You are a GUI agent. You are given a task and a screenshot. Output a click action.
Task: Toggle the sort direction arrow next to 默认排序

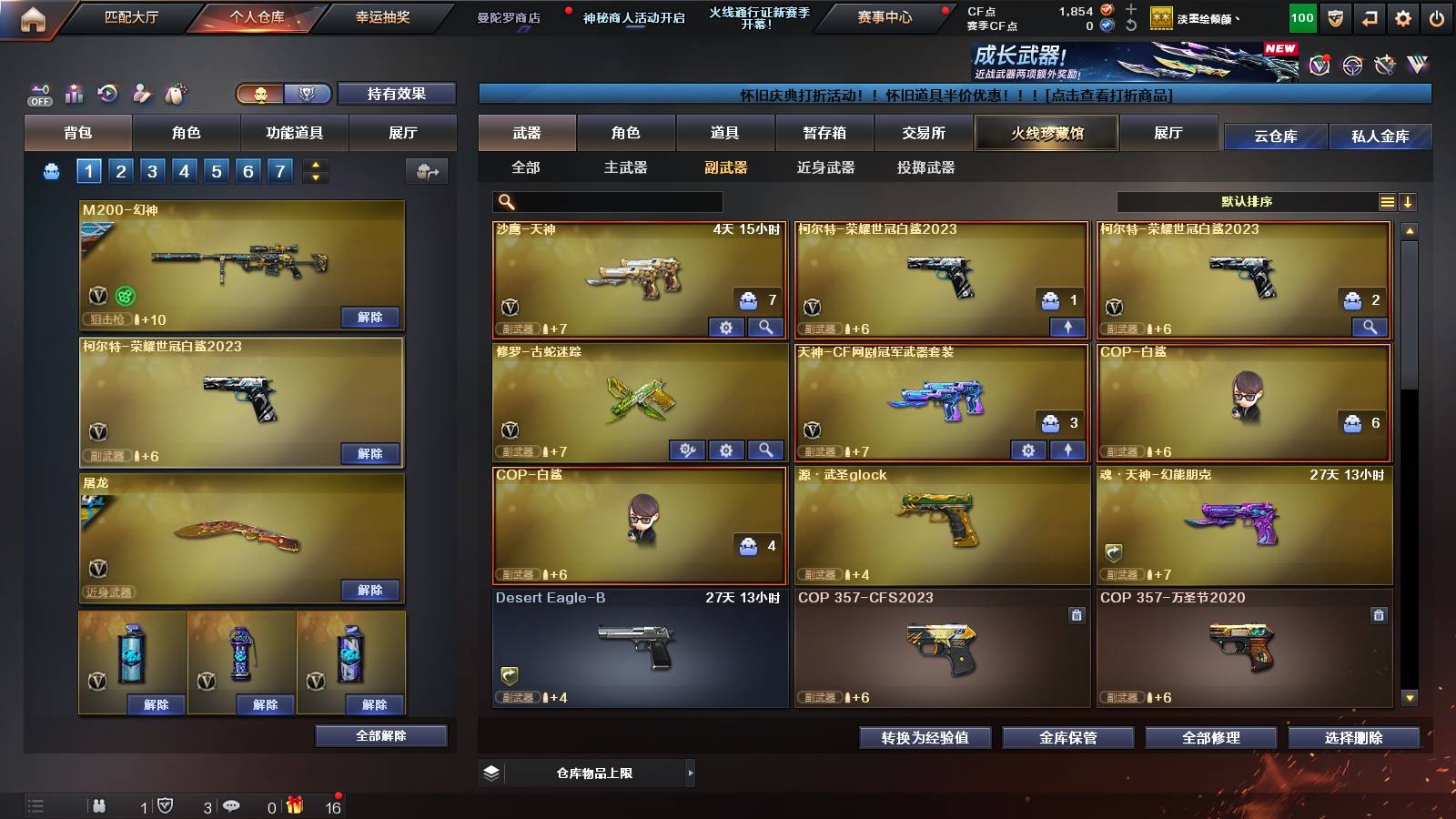pyautogui.click(x=1409, y=201)
